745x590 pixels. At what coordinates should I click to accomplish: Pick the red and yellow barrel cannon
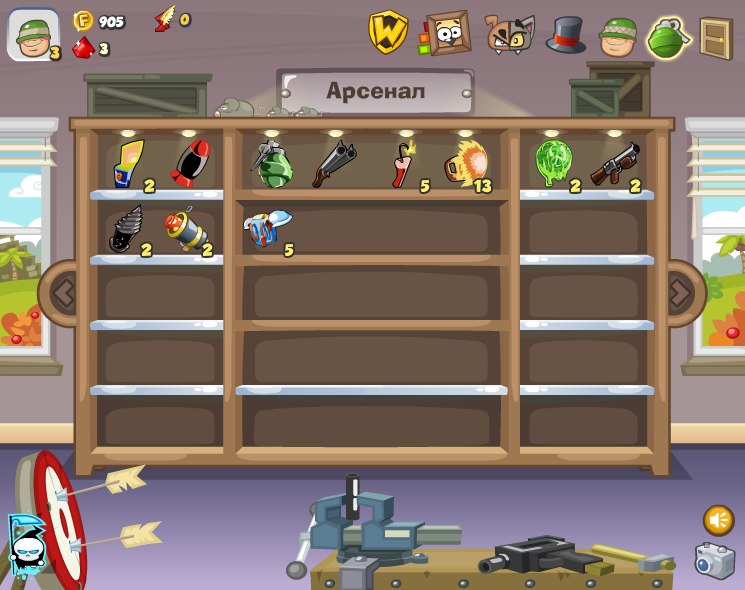pyautogui.click(x=184, y=229)
